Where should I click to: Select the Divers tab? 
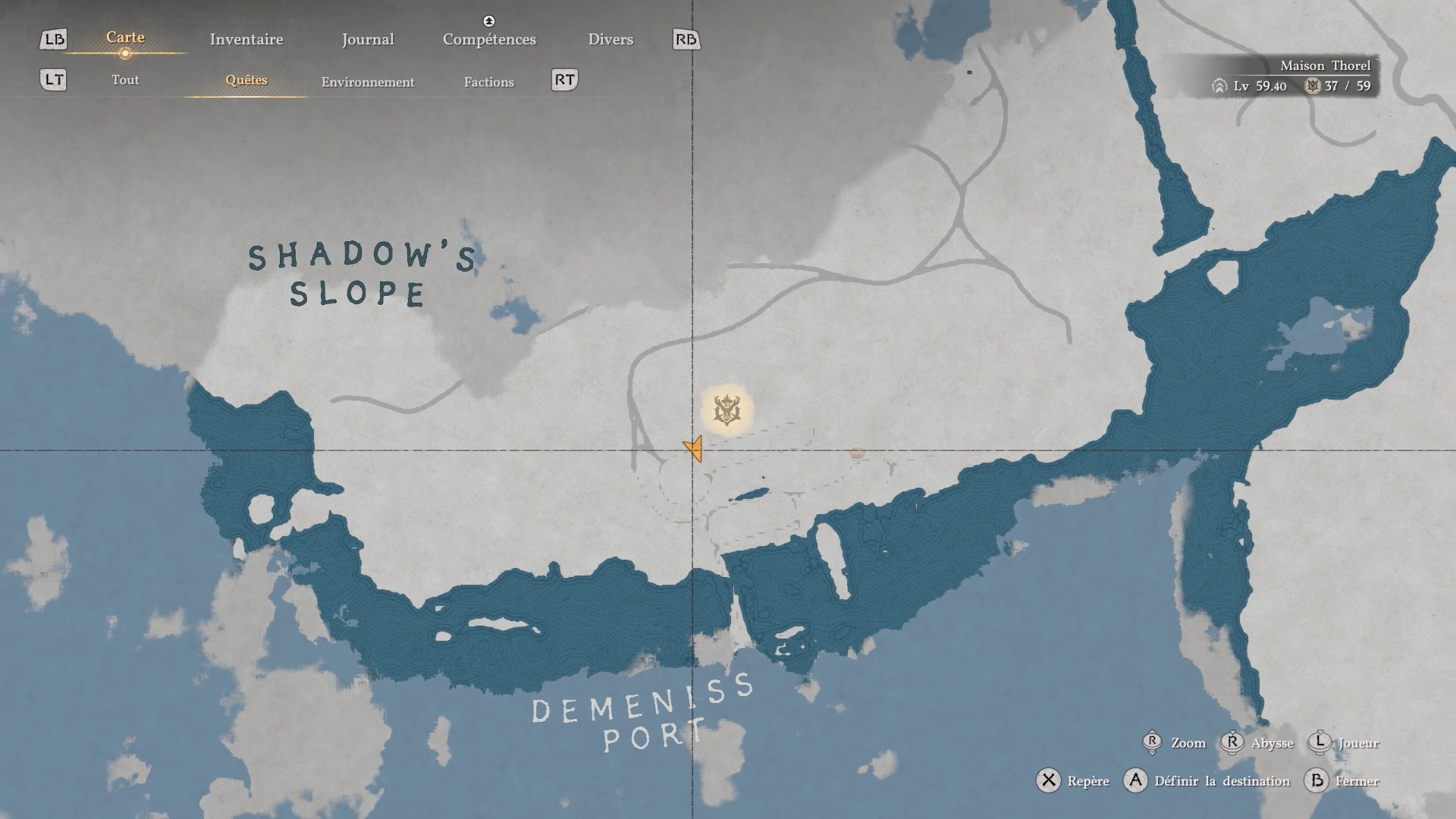(x=610, y=39)
